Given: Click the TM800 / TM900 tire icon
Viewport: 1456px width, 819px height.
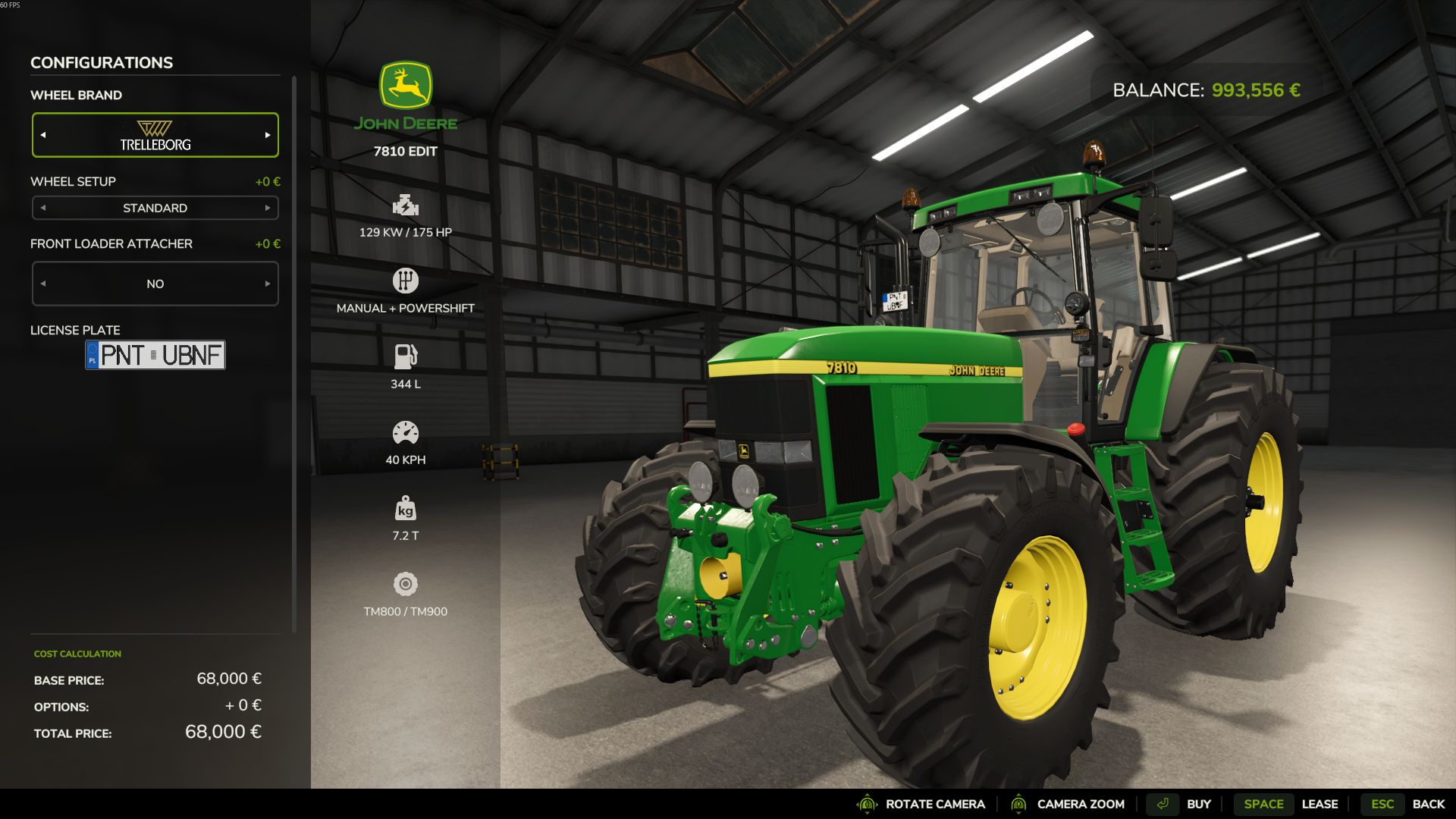Looking at the screenshot, I should click(406, 584).
